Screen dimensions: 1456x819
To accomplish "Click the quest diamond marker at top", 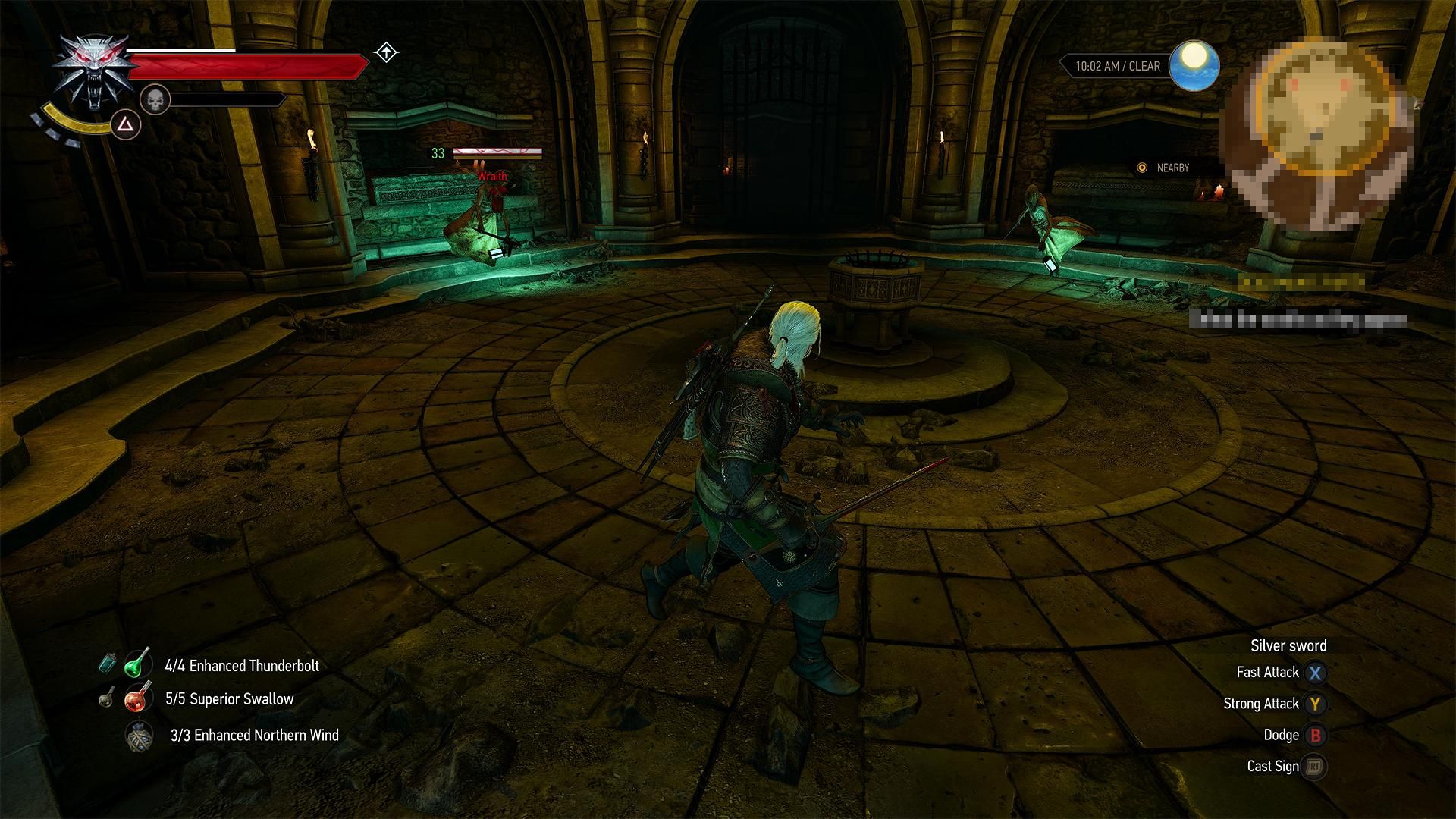I will pos(386,53).
